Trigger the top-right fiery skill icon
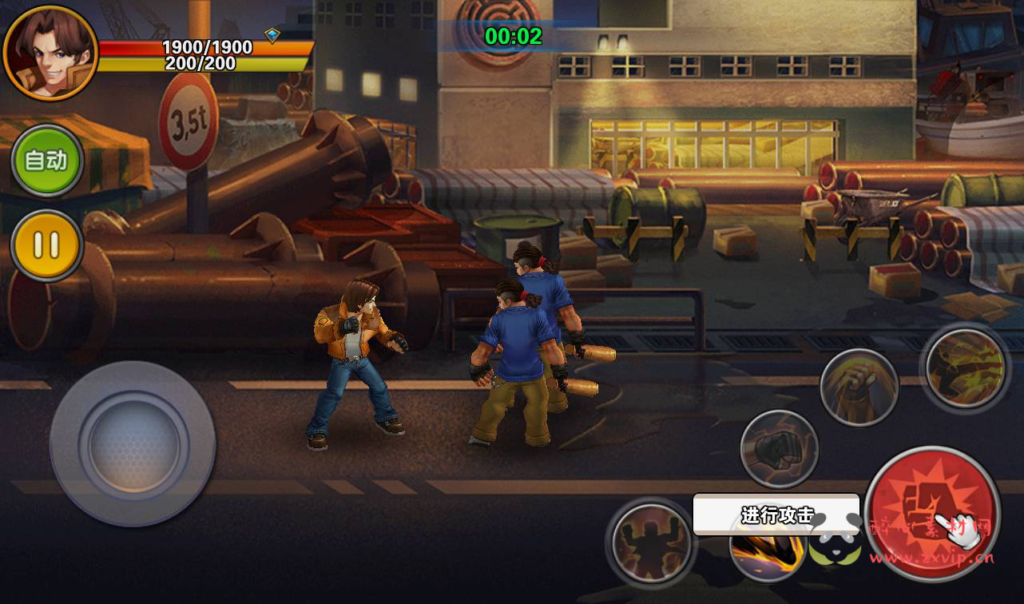The image size is (1024, 604). 964,366
